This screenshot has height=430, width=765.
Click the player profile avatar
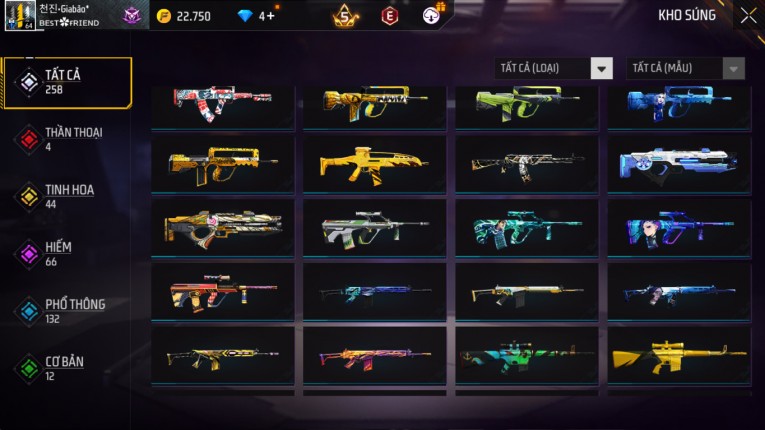pos(19,16)
